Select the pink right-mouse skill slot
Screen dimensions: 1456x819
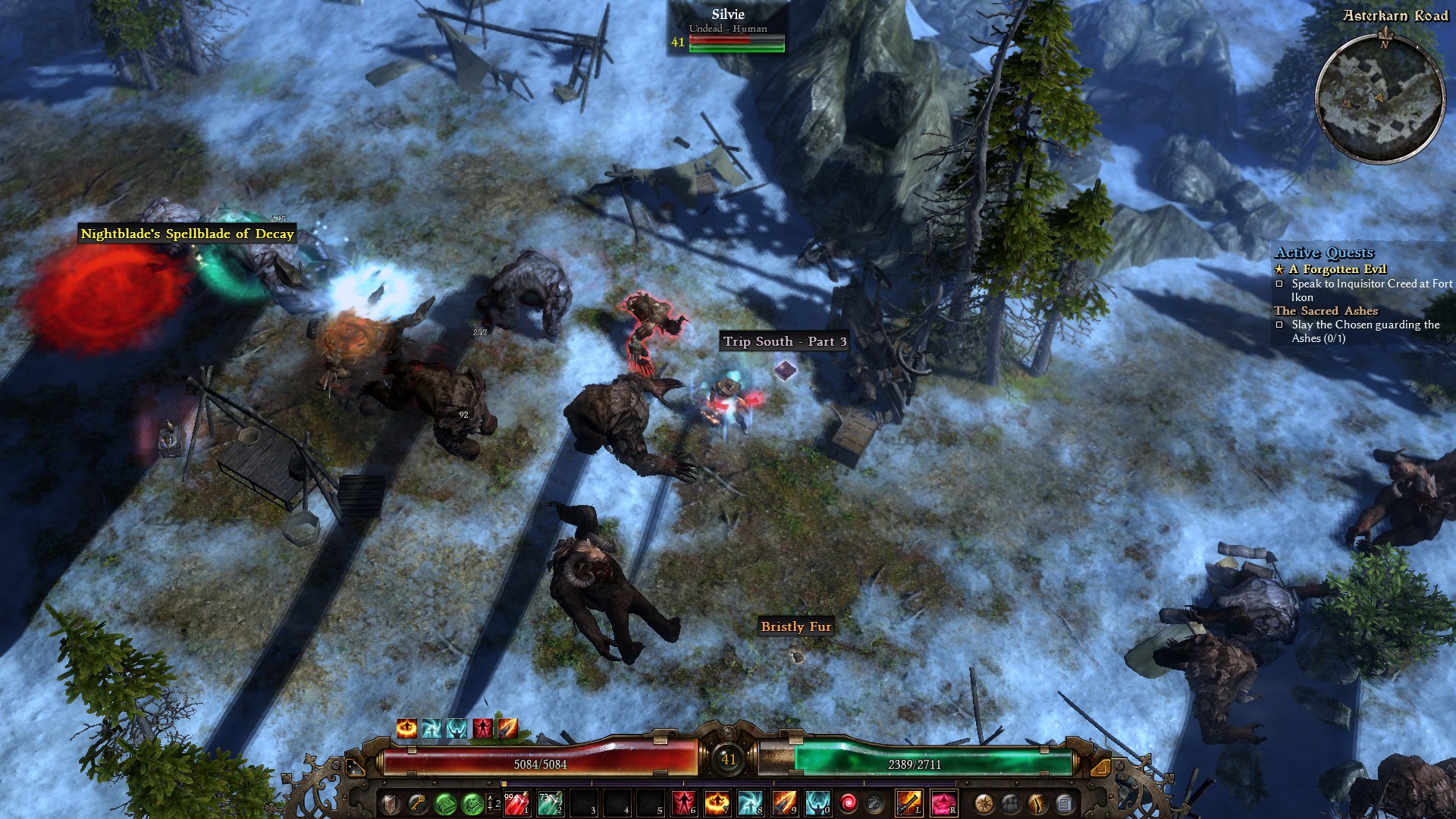tap(943, 802)
